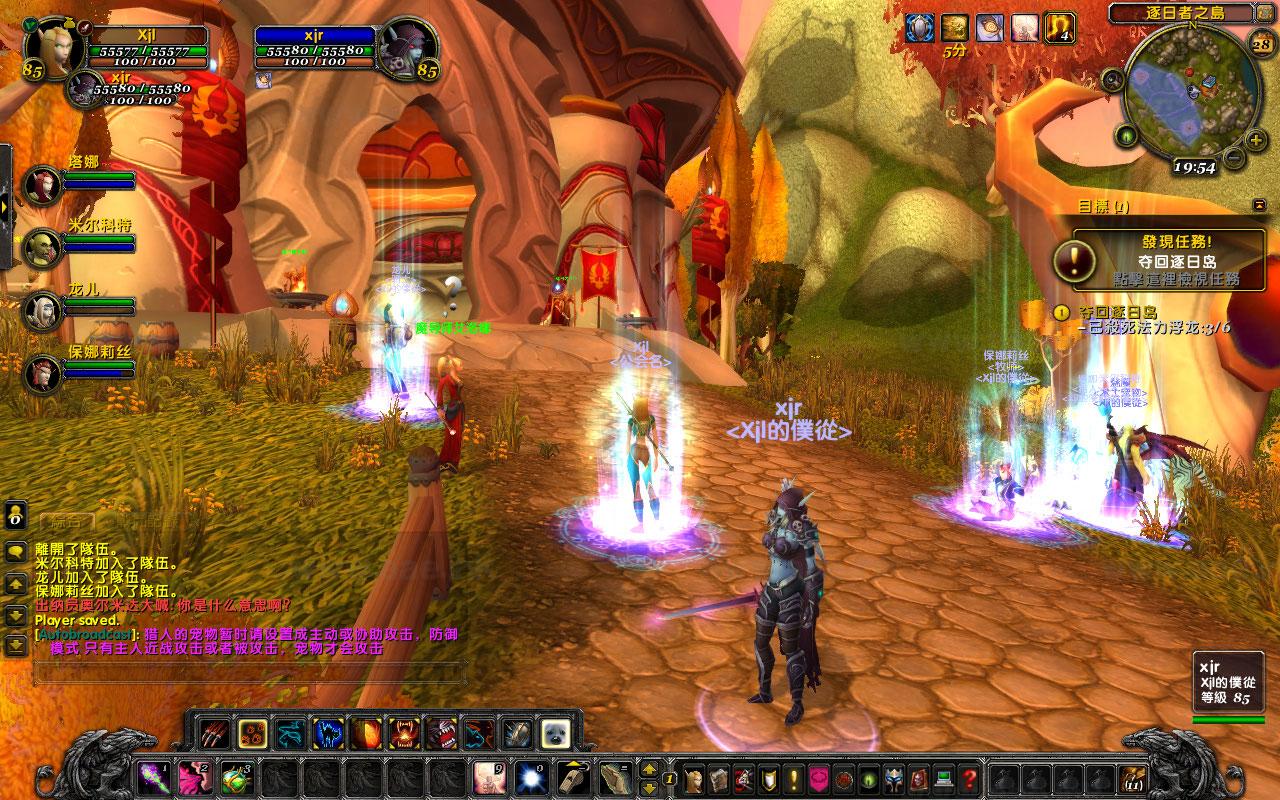Select party member 龙儿 portrait

[42, 309]
